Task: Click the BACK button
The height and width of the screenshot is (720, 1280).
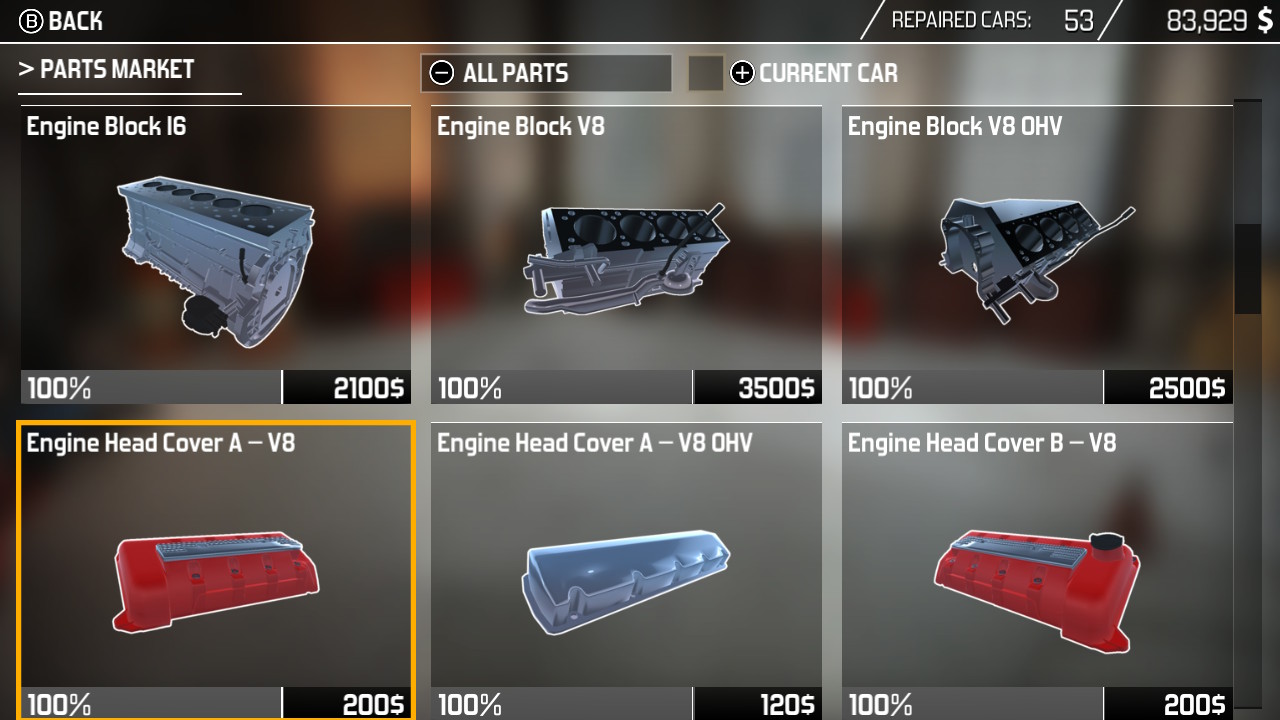Action: tap(75, 21)
